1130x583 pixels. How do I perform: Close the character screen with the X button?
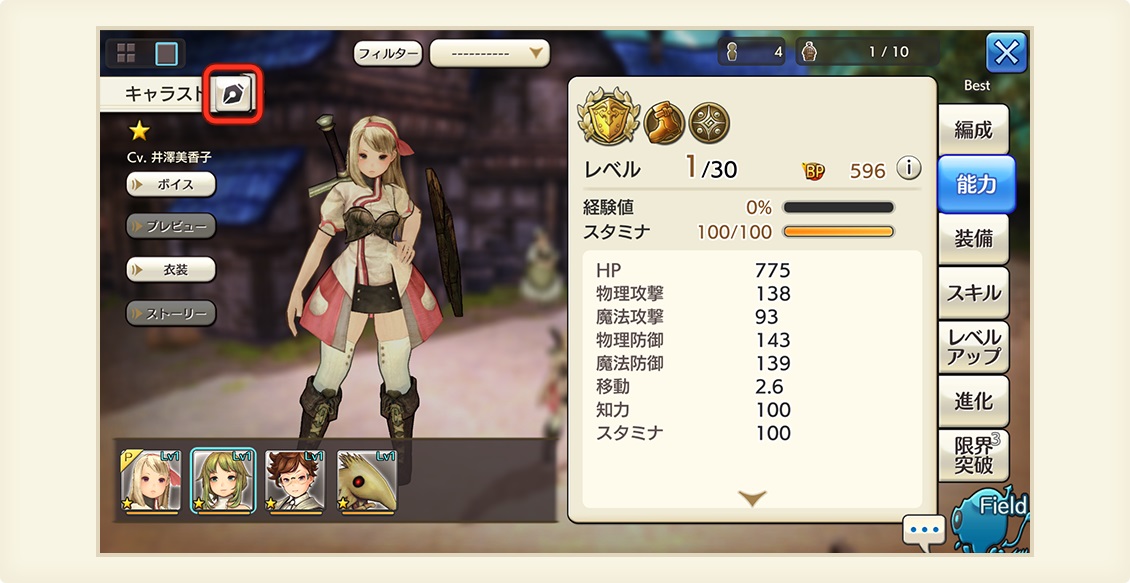[x=1006, y=53]
